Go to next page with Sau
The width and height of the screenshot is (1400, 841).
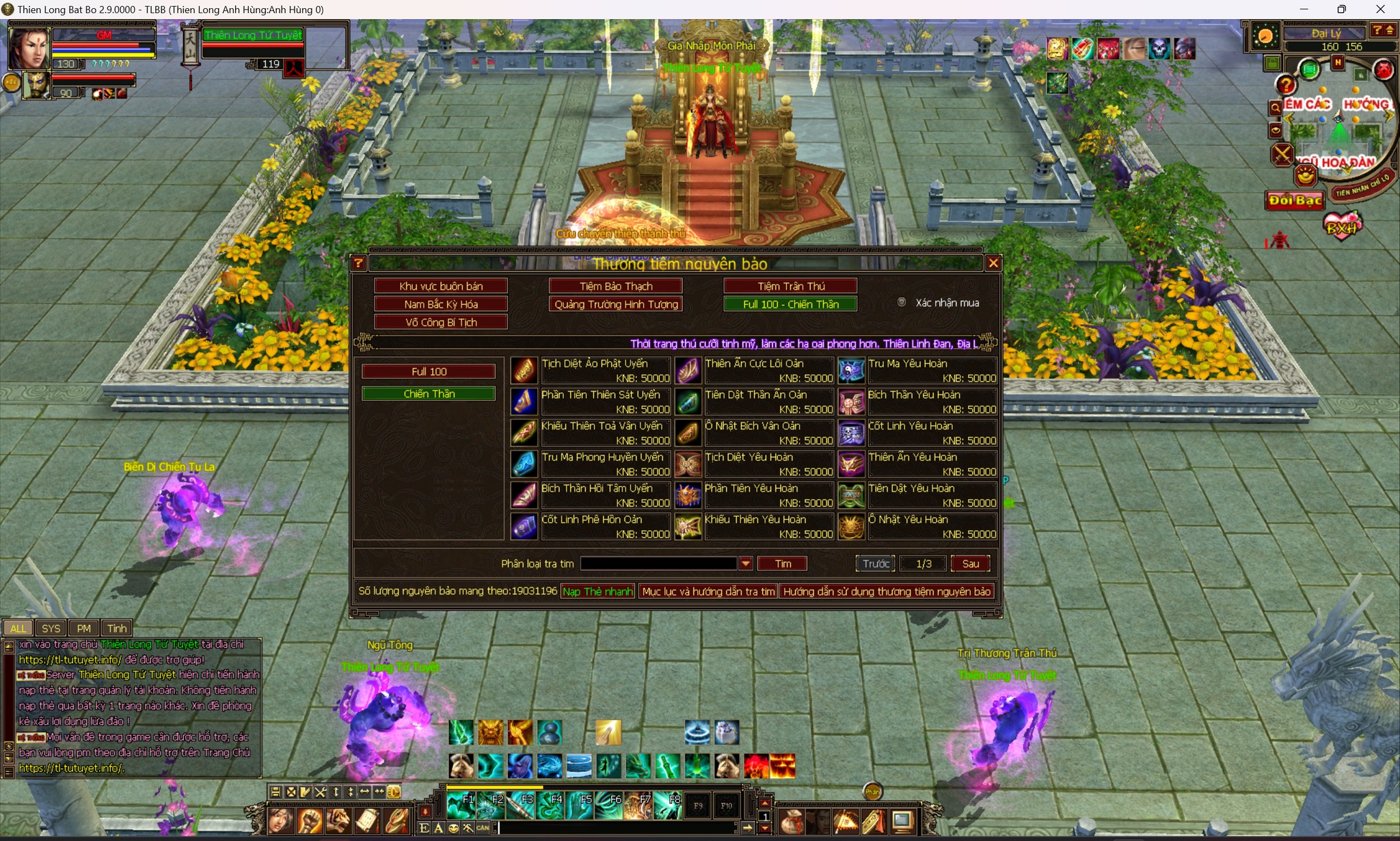(970, 563)
